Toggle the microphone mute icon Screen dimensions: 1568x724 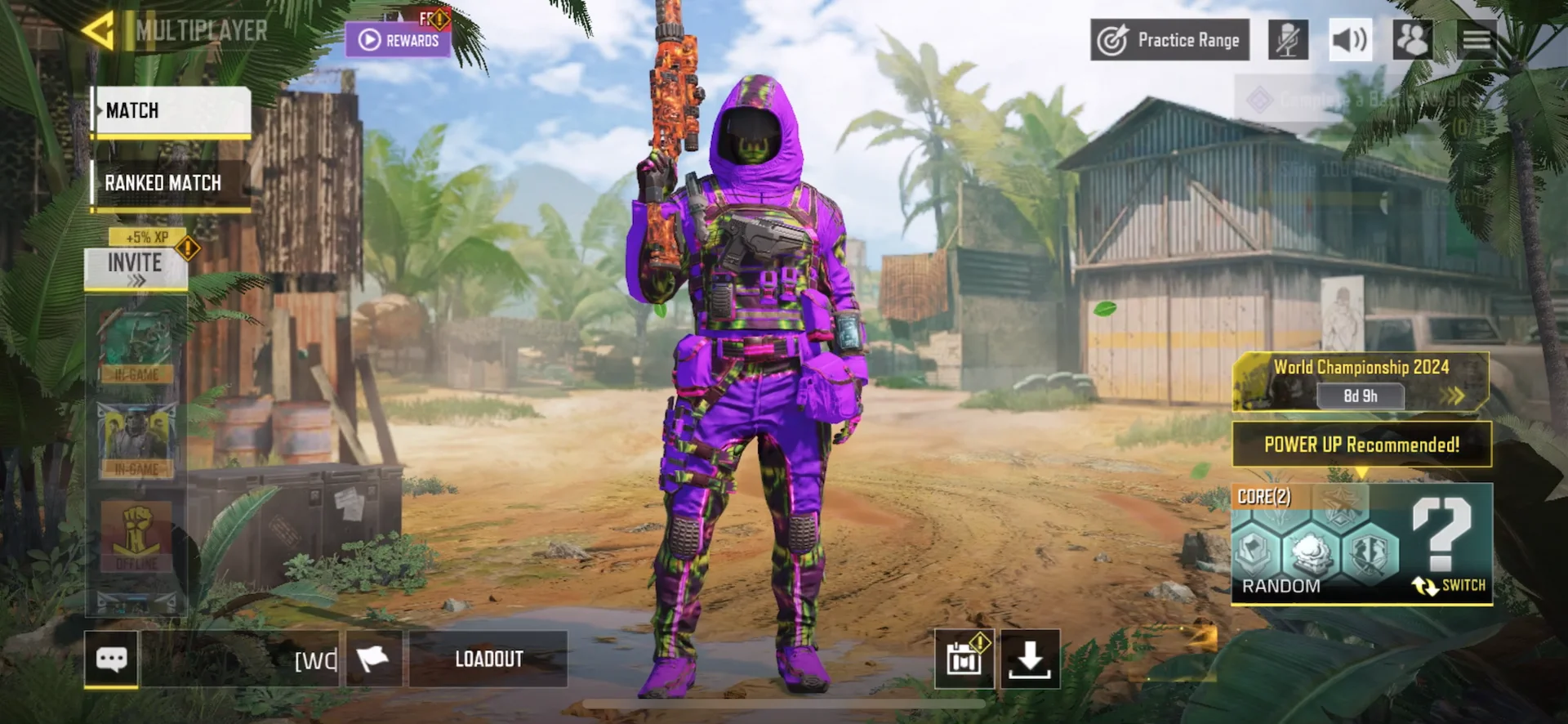pos(1288,40)
